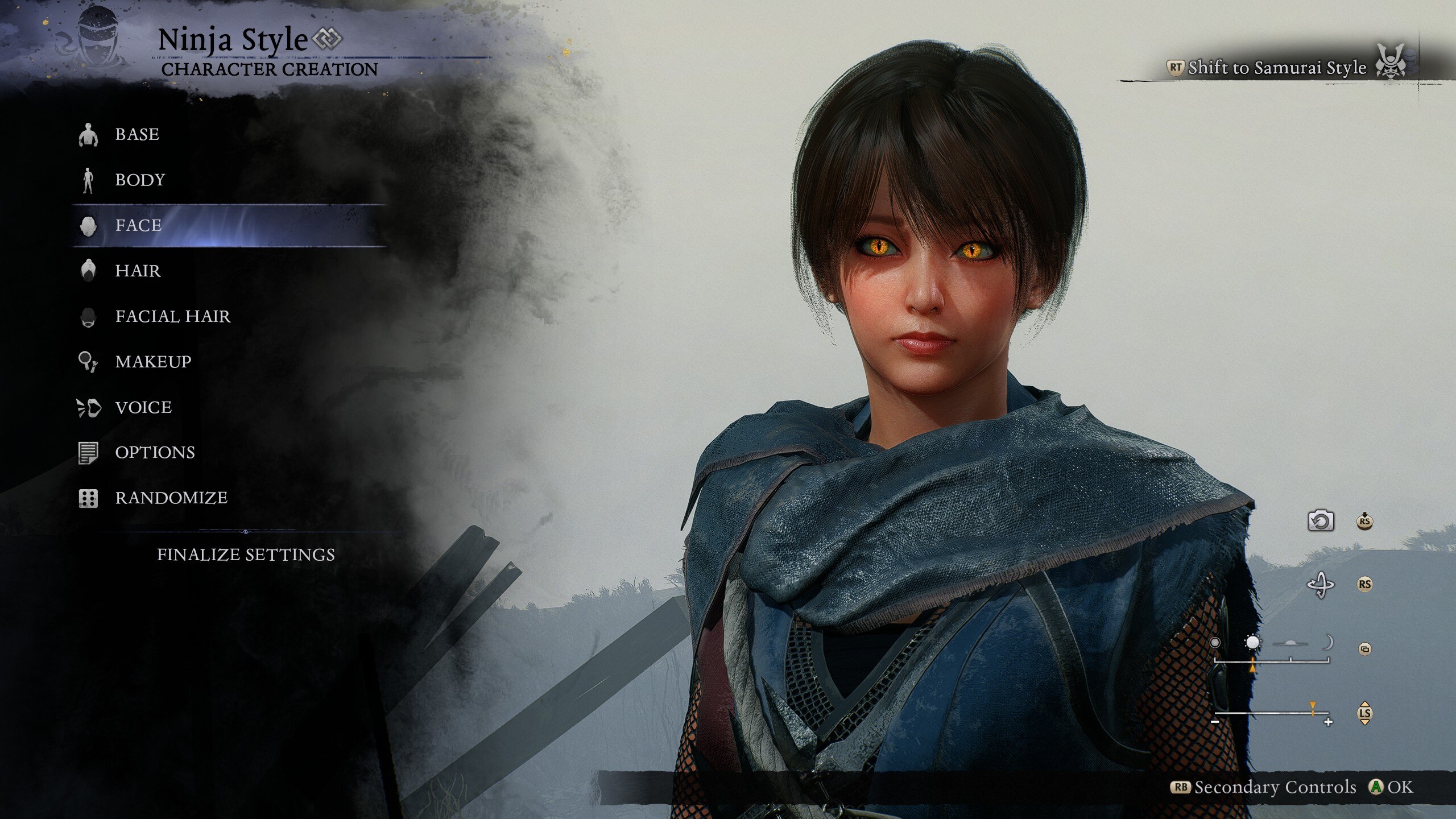Click the camera reset icon

(1320, 520)
